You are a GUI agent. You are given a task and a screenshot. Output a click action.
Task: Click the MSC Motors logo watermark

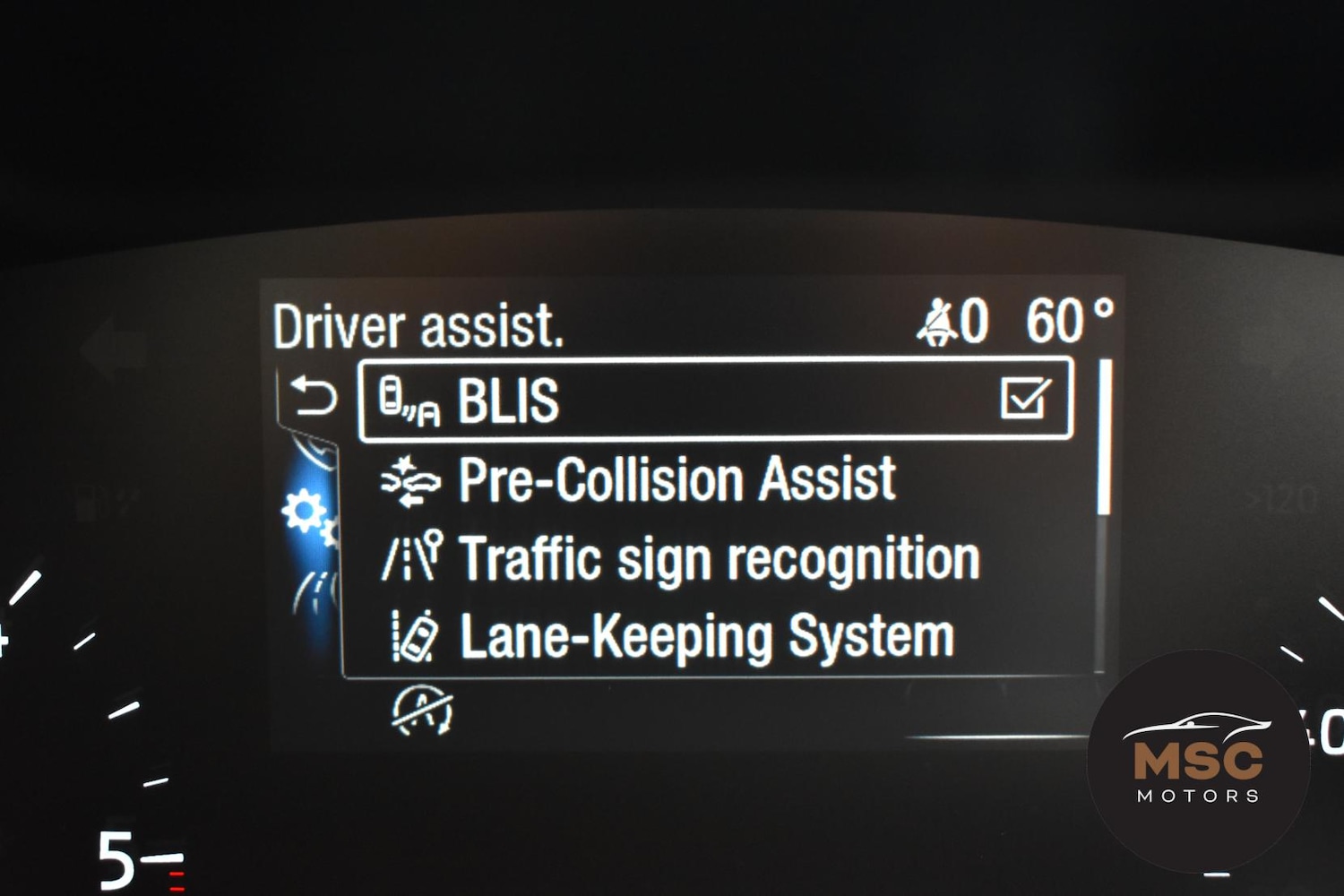(x=1198, y=759)
